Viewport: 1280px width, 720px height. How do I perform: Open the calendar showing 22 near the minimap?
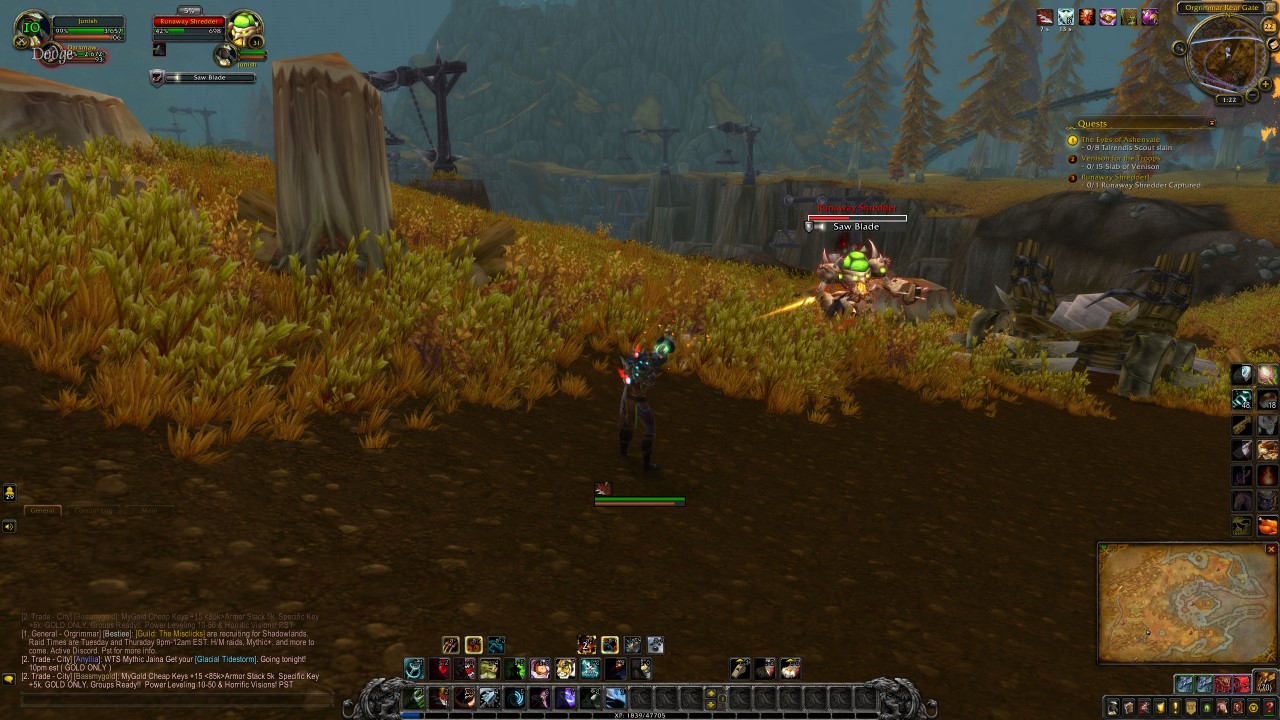(1268, 26)
